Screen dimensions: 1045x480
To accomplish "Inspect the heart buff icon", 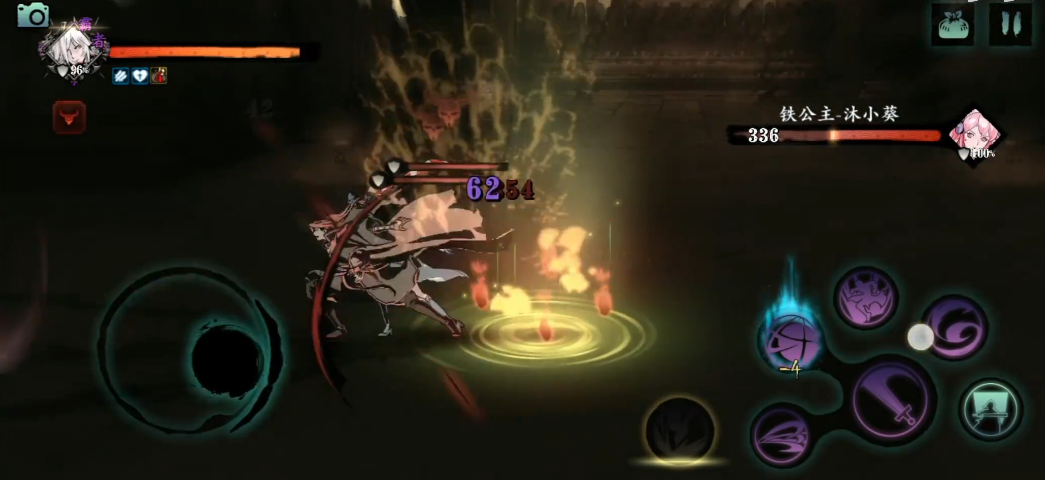I will click(x=139, y=75).
